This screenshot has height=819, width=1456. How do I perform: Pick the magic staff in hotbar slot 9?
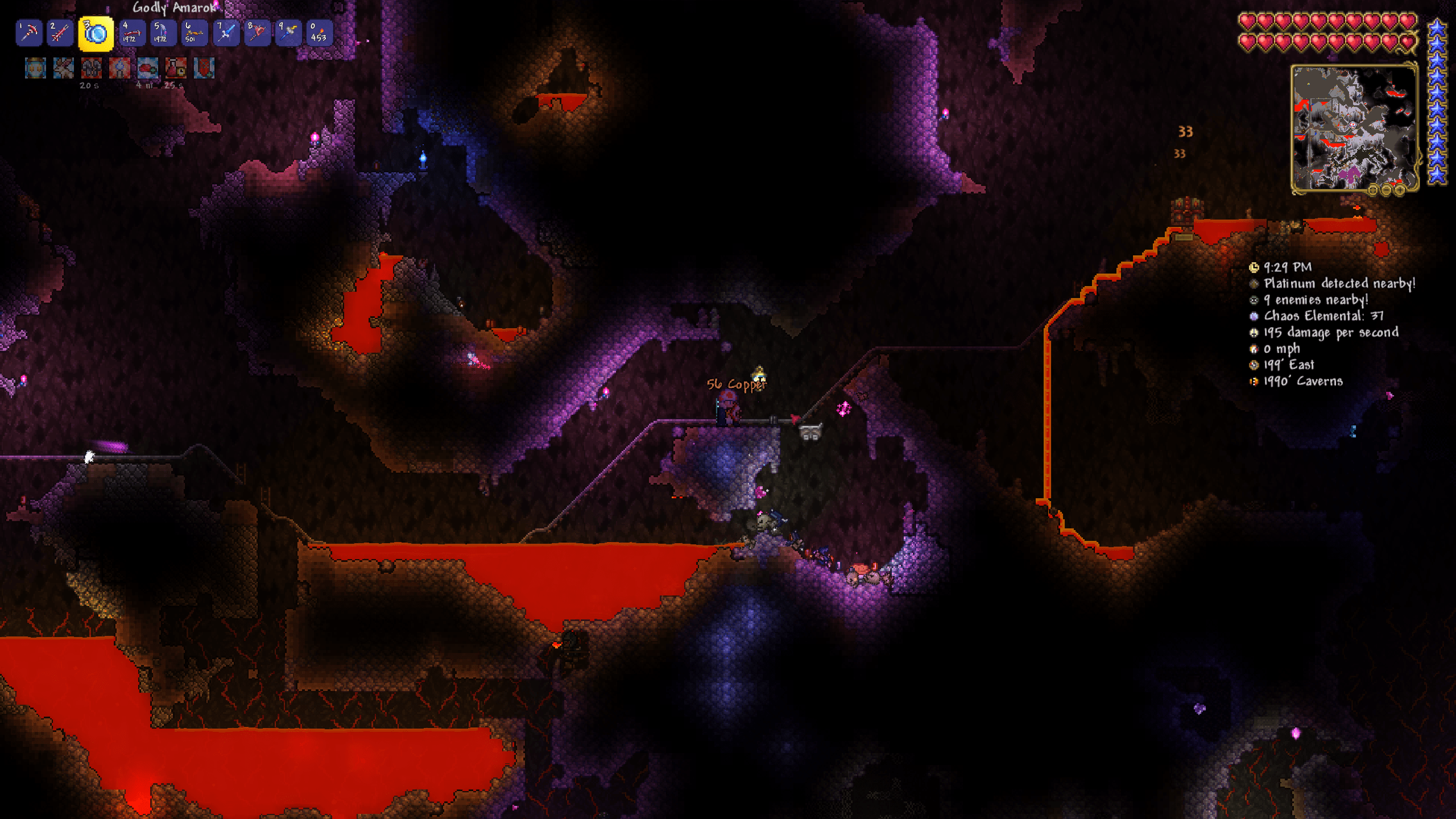(x=287, y=33)
